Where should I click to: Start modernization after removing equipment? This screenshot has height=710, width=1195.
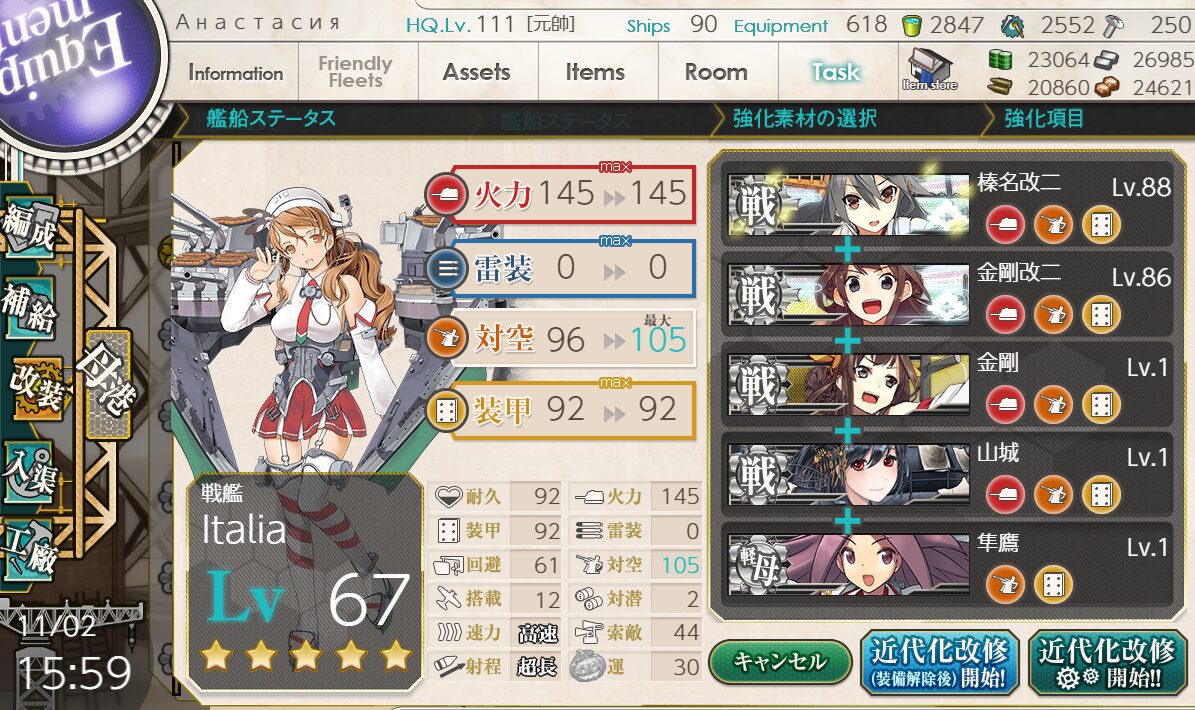939,663
